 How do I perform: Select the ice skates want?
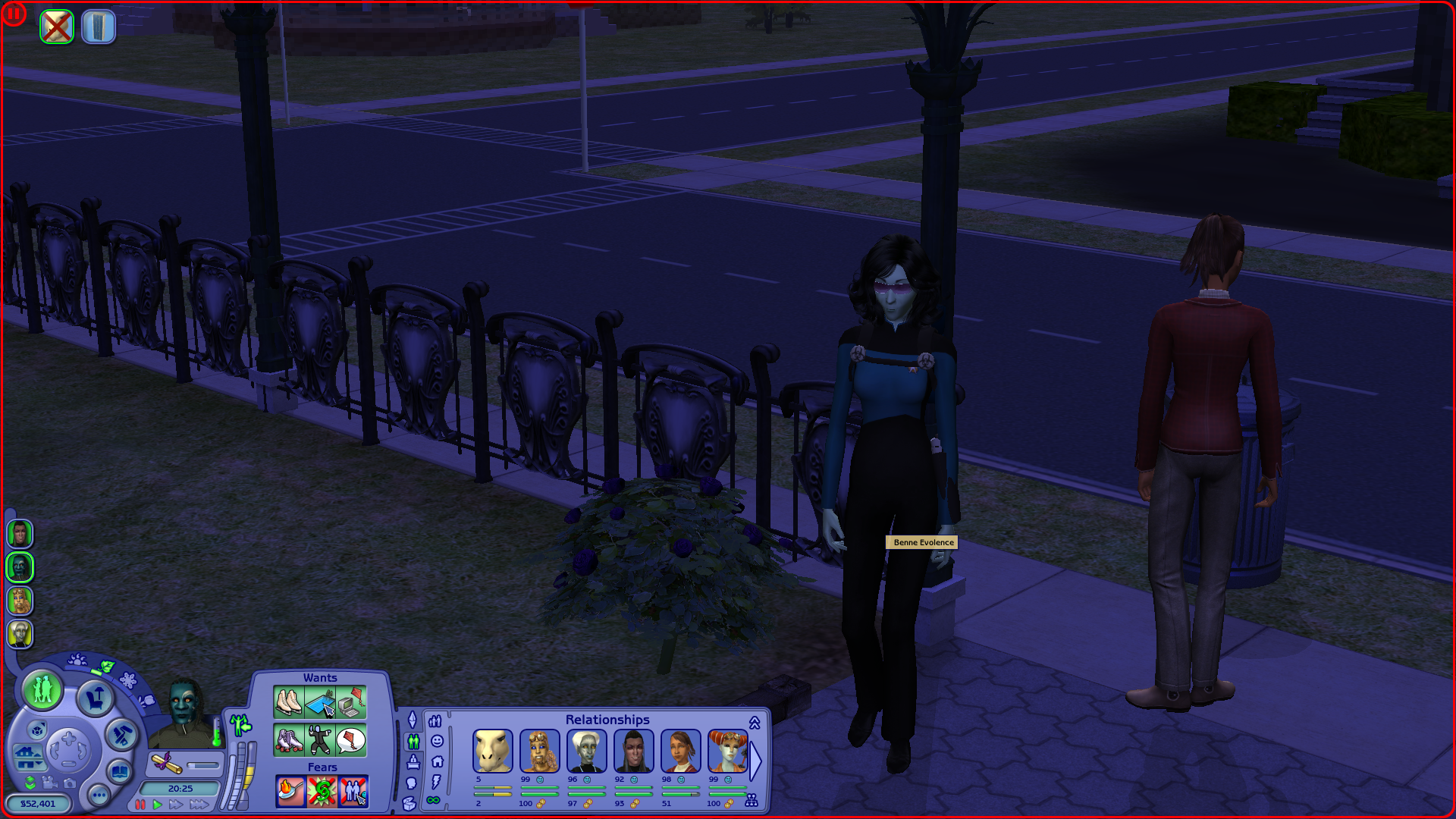coord(288,701)
